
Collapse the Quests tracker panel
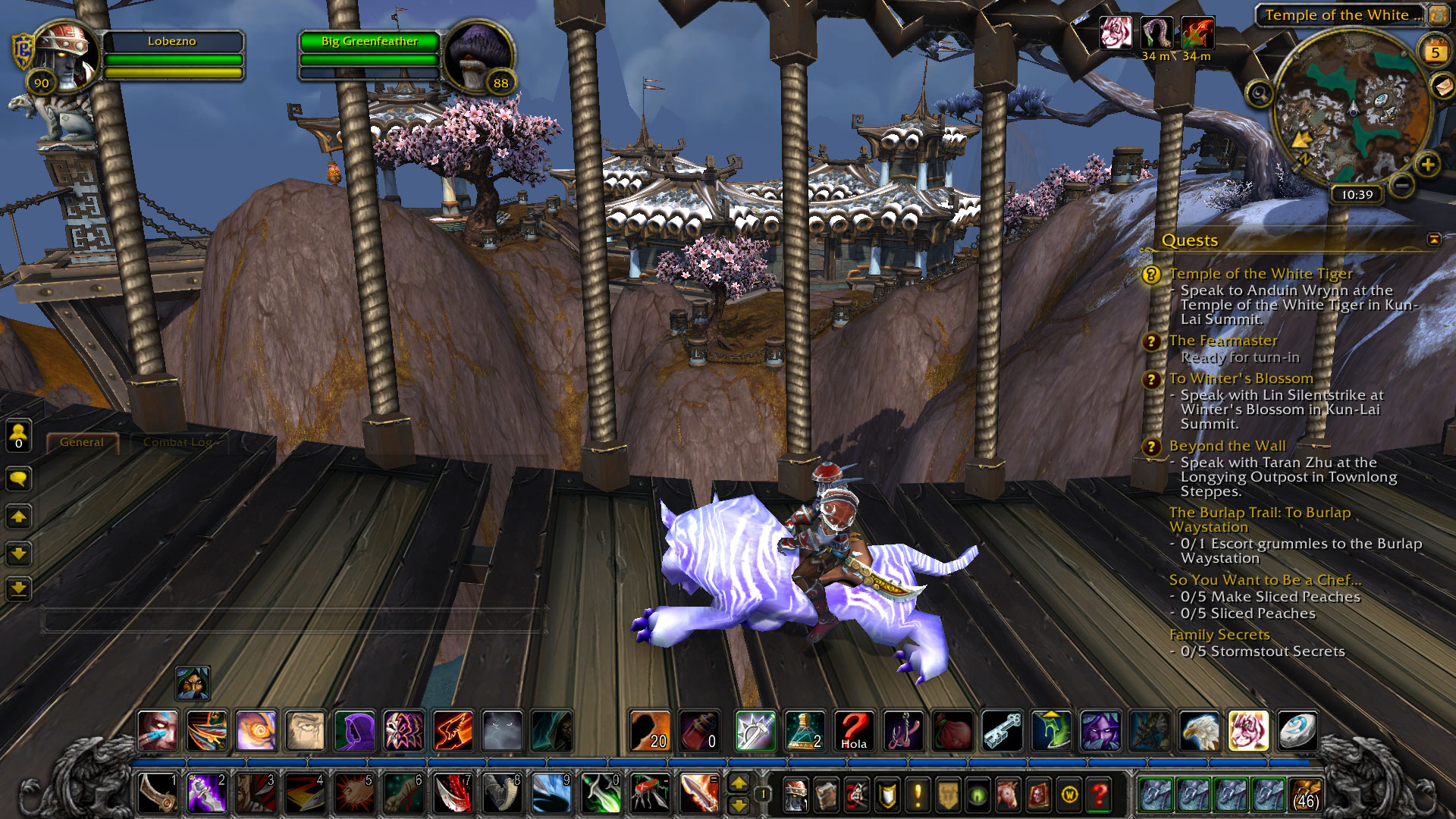click(x=1433, y=240)
